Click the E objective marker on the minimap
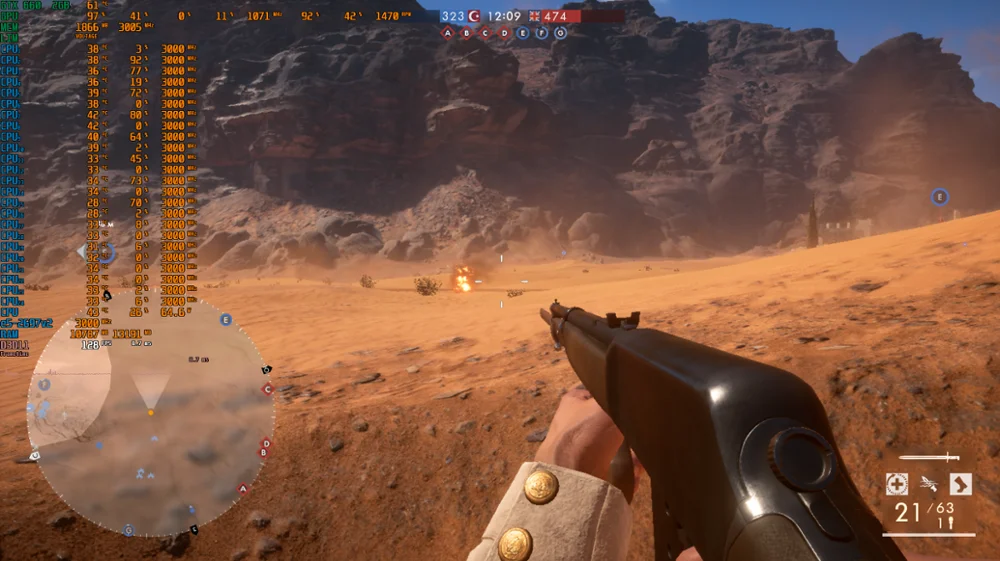The image size is (1000, 561). (226, 320)
